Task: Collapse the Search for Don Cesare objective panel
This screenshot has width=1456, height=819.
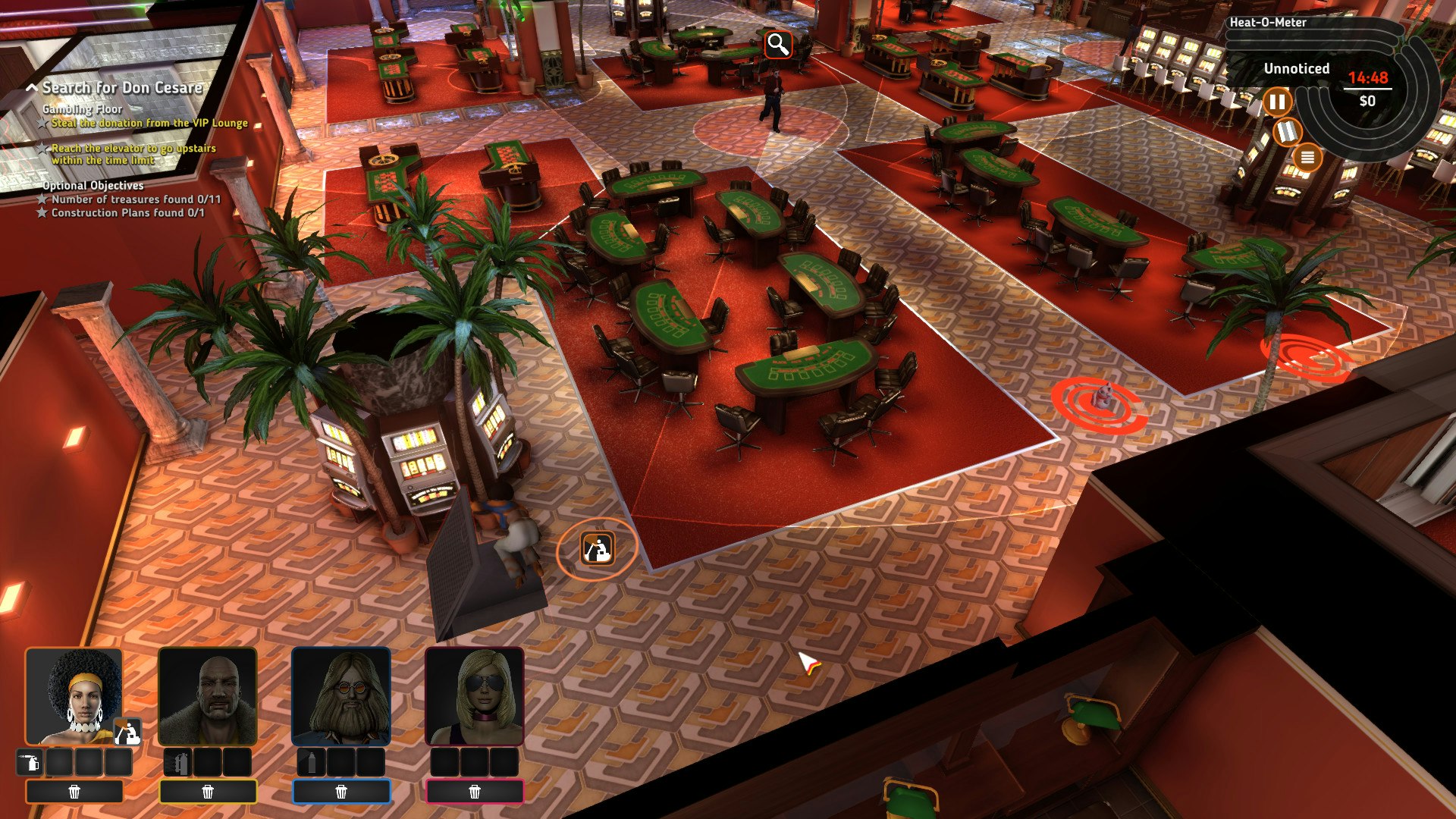Action: click(32, 87)
